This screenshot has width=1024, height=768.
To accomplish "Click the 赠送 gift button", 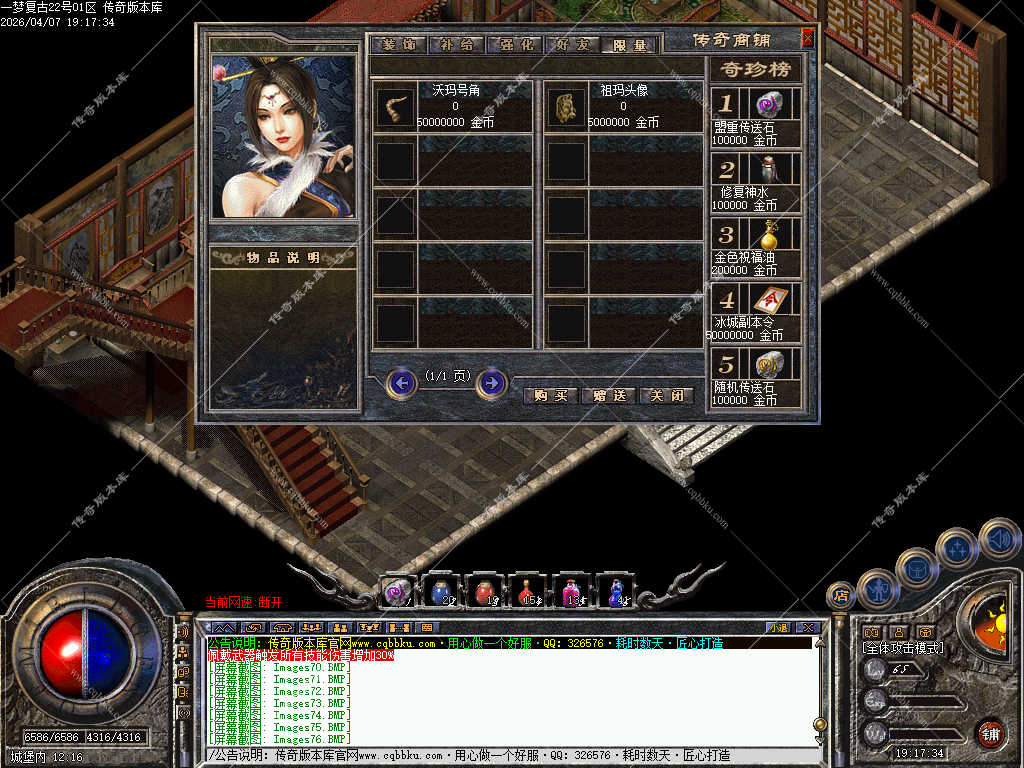I will (x=609, y=395).
